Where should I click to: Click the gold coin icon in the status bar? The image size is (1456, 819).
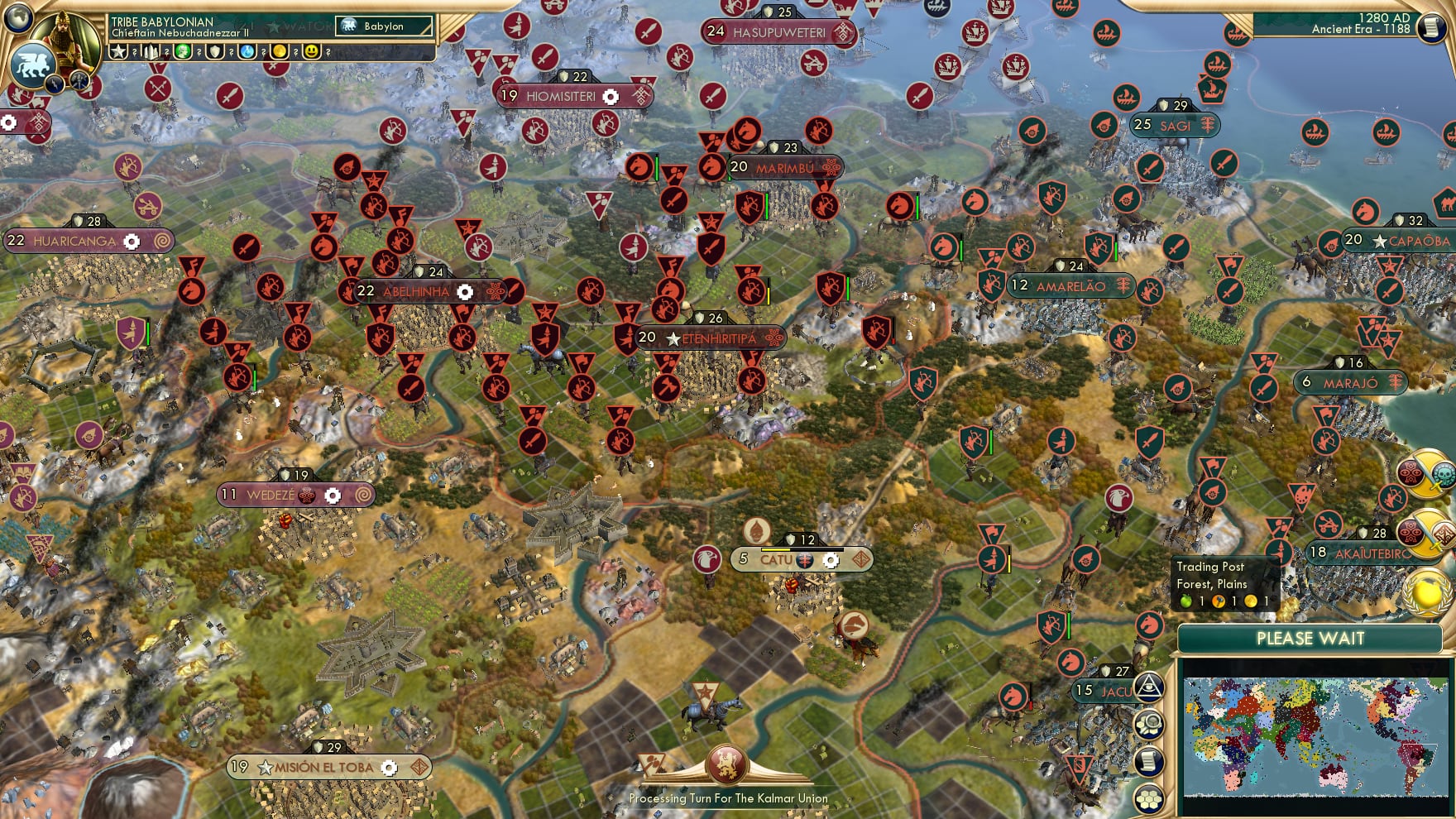(x=280, y=51)
